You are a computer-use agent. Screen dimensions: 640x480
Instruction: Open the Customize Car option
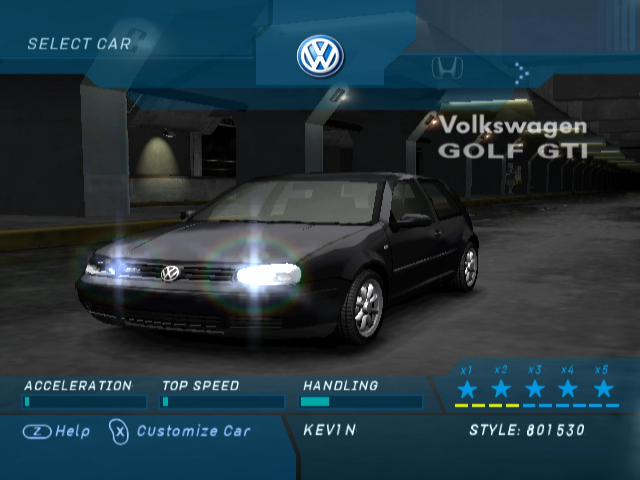pyautogui.click(x=181, y=431)
